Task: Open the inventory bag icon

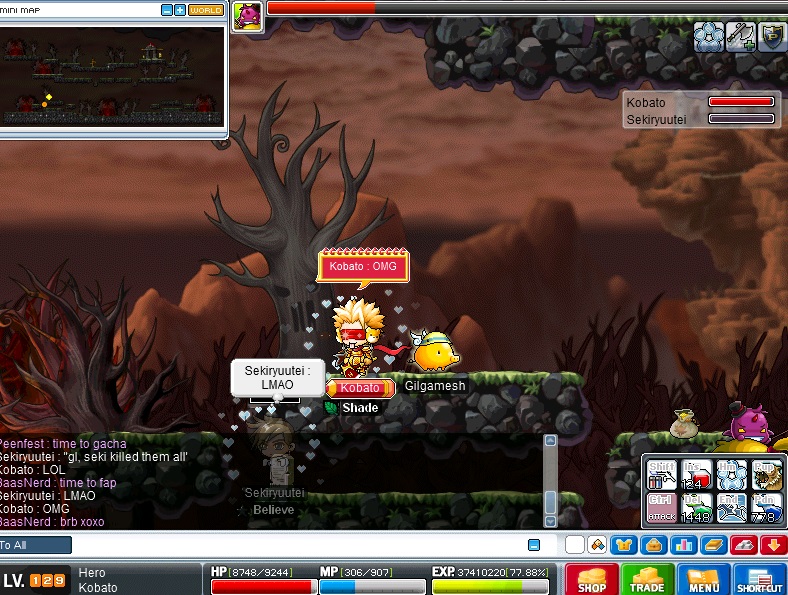Action: (x=654, y=545)
